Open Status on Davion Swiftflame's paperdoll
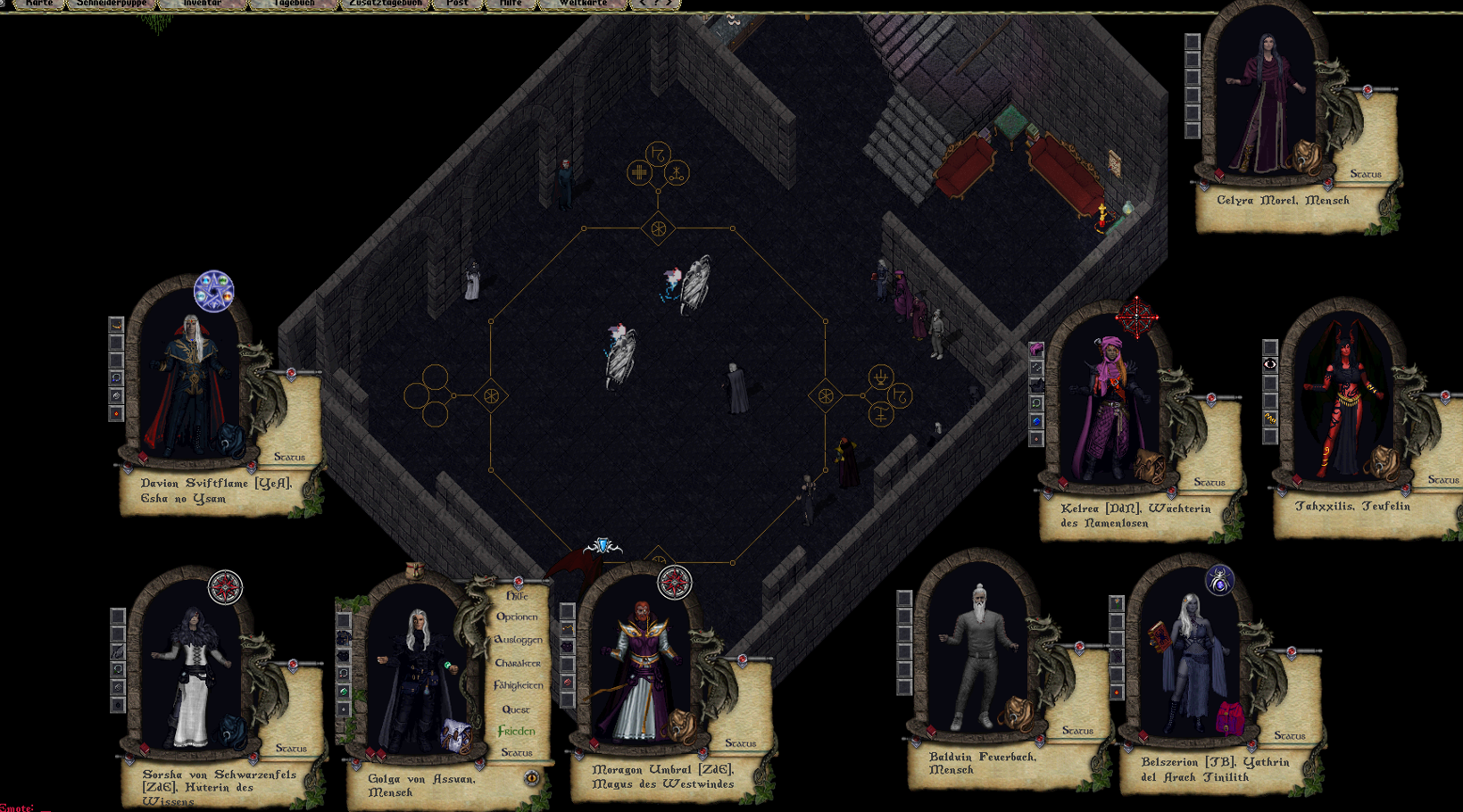1463x812 pixels. pyautogui.click(x=289, y=457)
